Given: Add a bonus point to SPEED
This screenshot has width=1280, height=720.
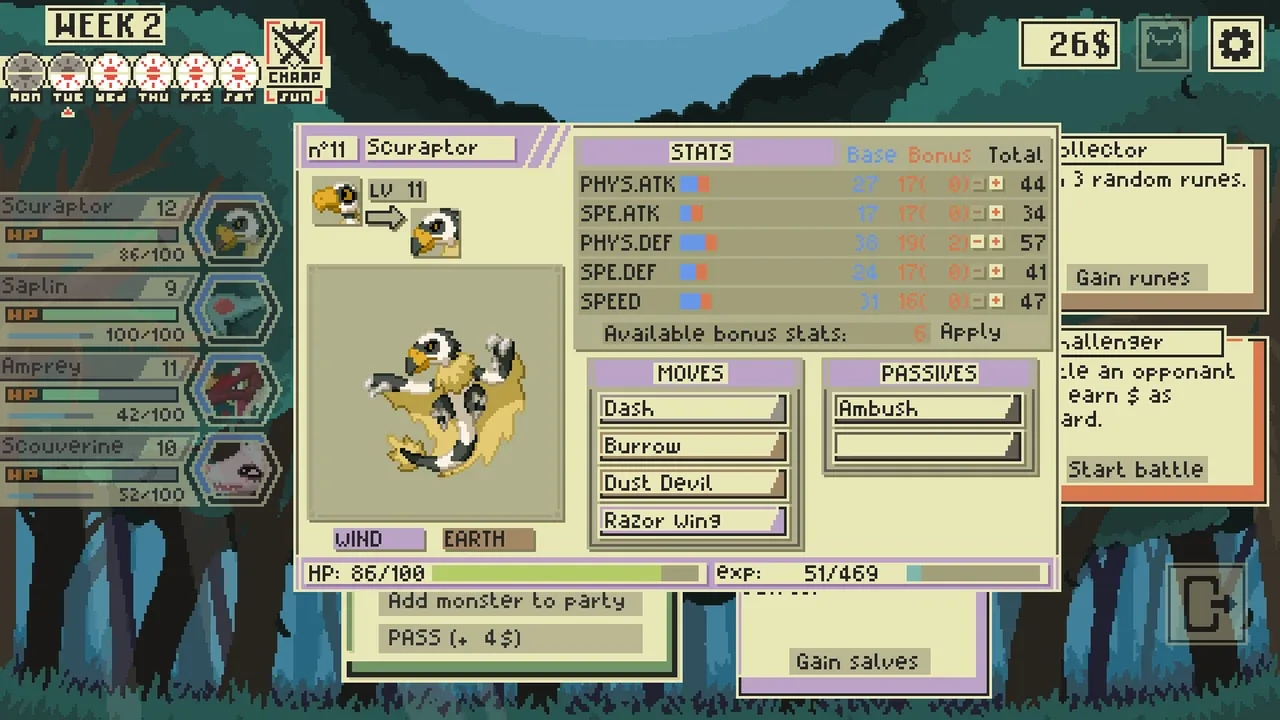Looking at the screenshot, I should (996, 301).
